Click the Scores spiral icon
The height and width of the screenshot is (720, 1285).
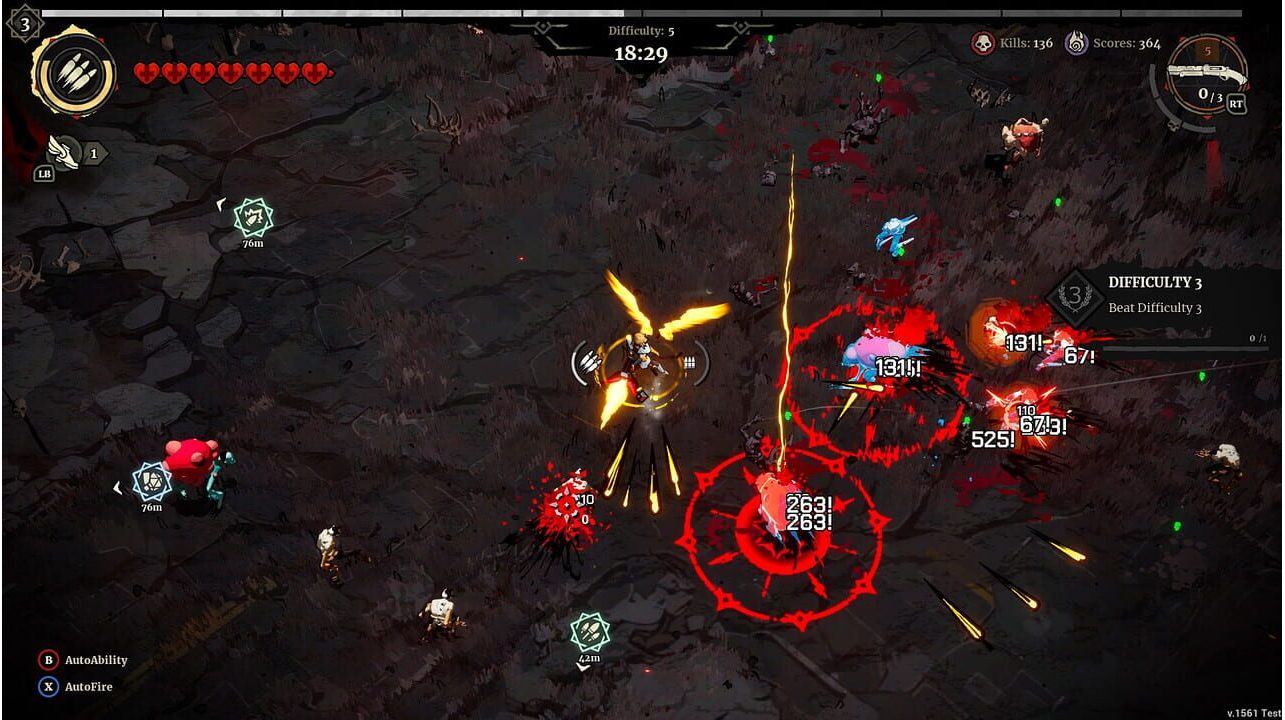pyautogui.click(x=1076, y=43)
